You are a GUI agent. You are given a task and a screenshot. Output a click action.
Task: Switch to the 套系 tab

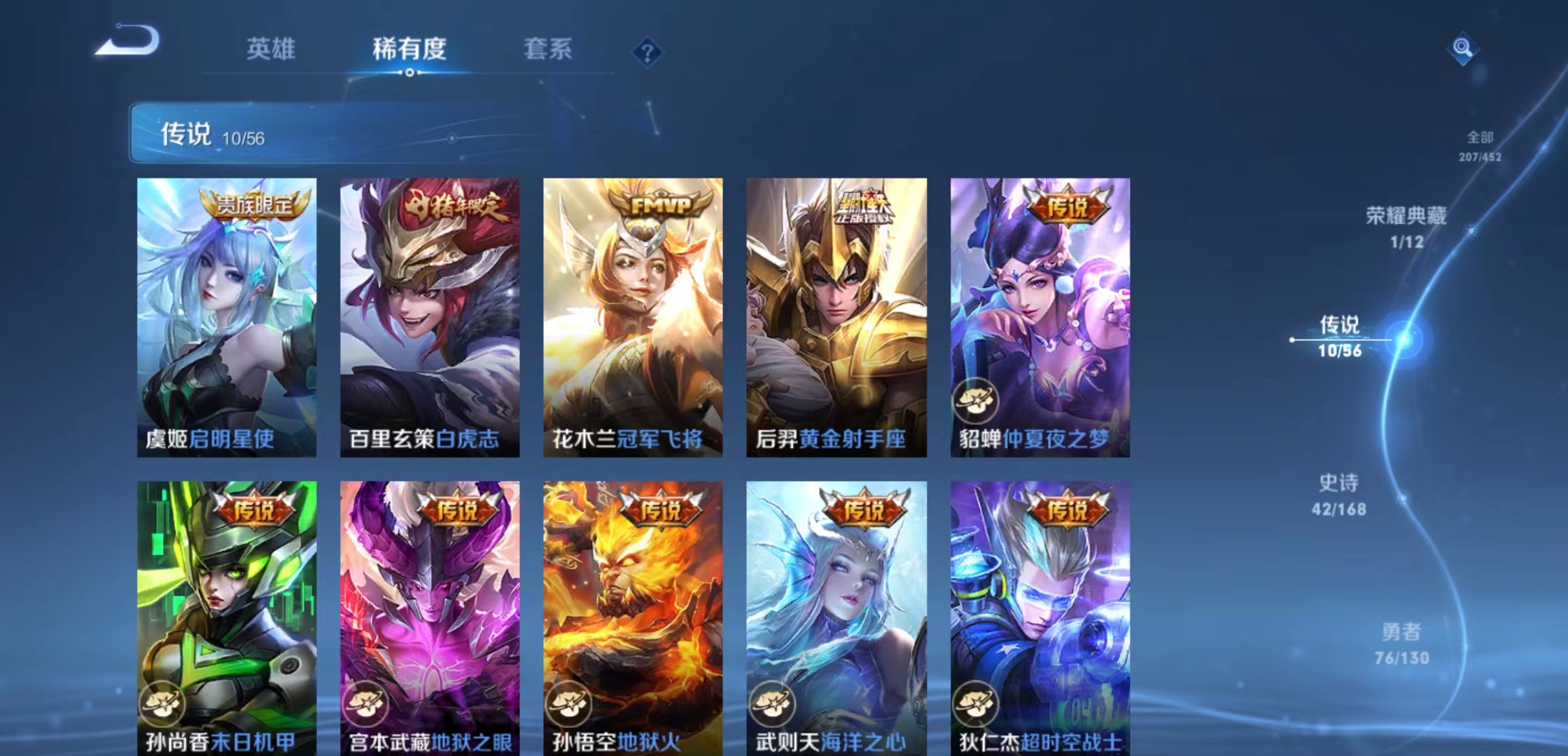pyautogui.click(x=549, y=49)
